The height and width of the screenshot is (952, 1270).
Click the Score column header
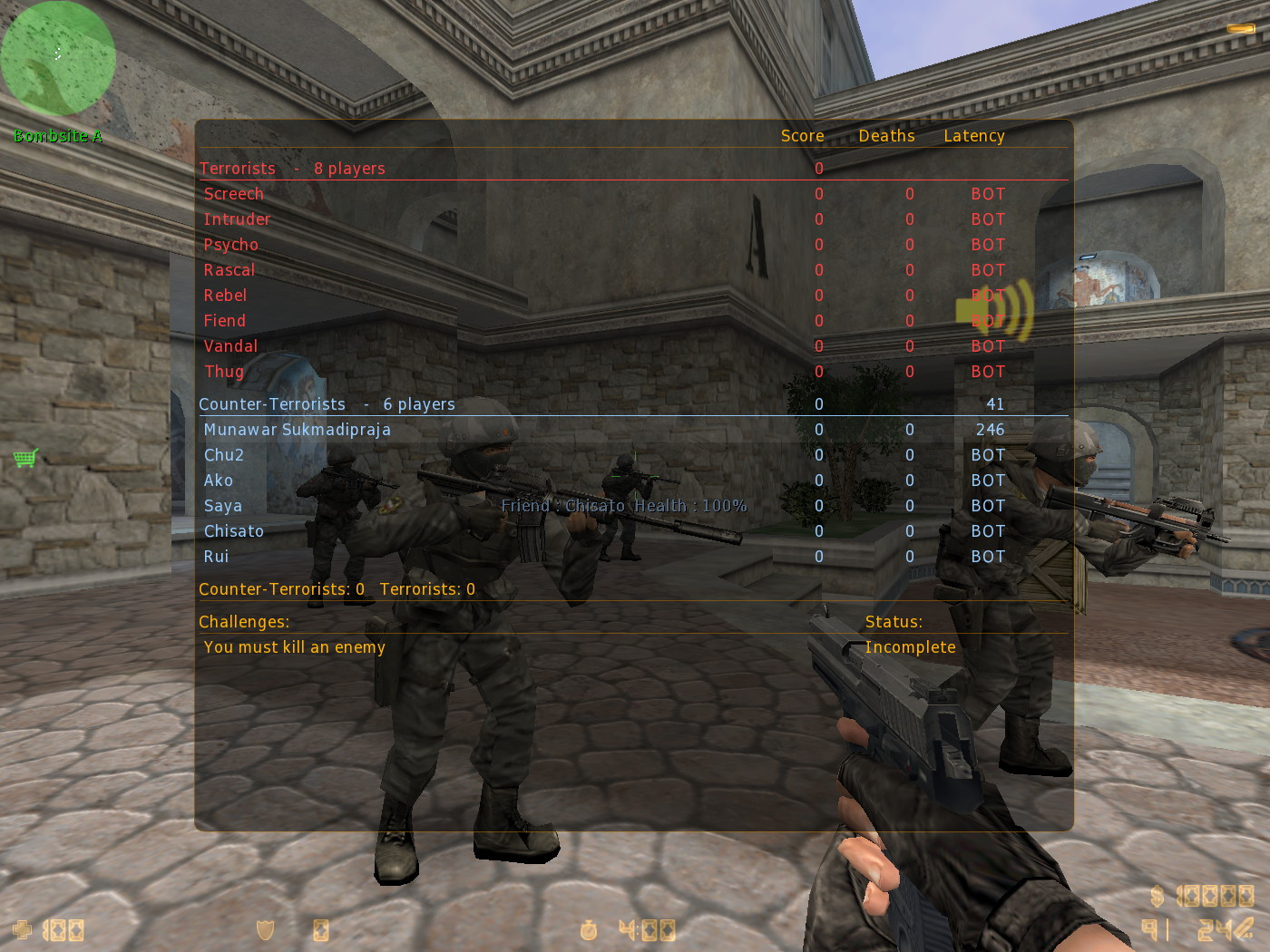[x=802, y=135]
